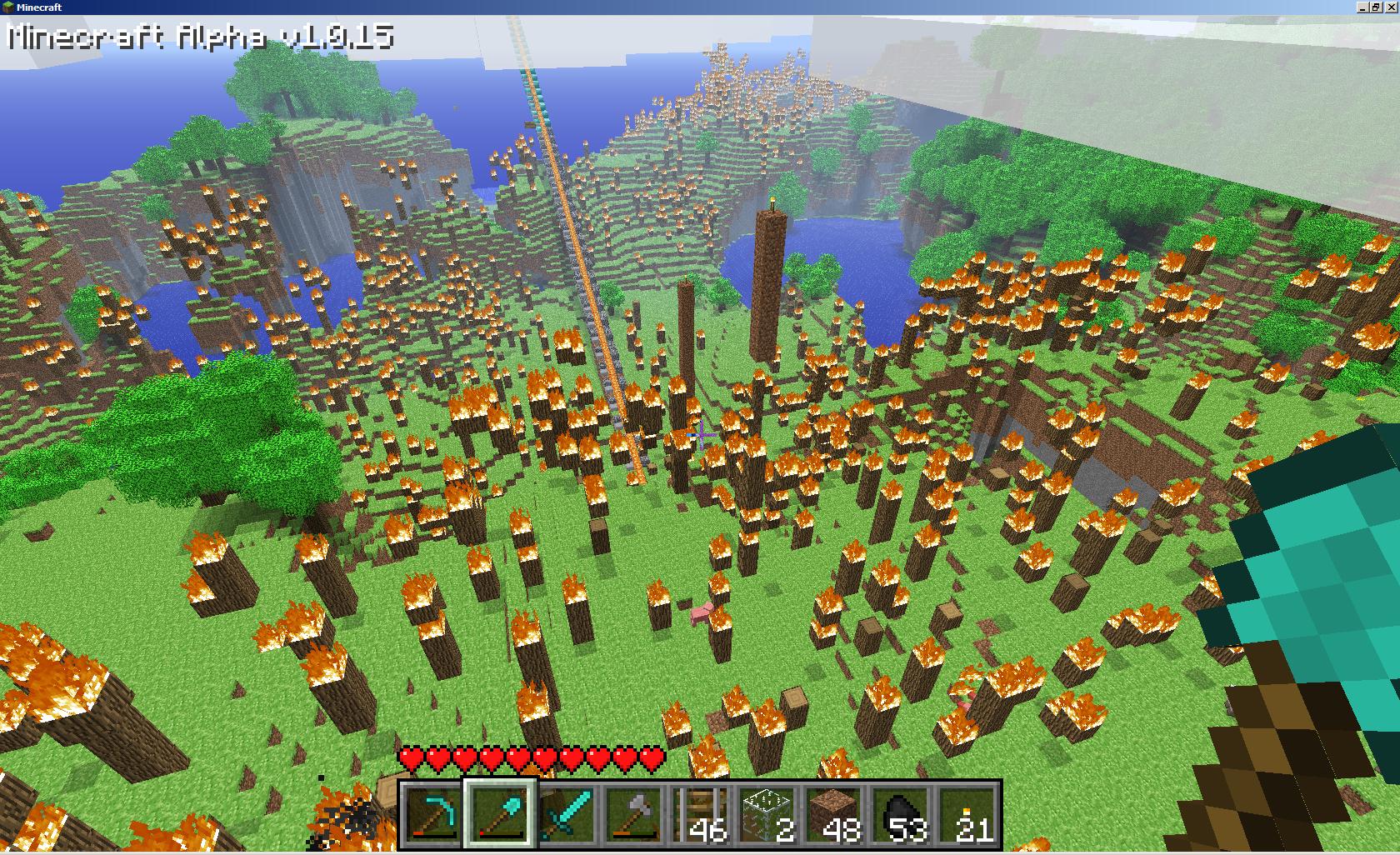Minimize the Minecraft window
1400x855 pixels.
pos(1362,7)
